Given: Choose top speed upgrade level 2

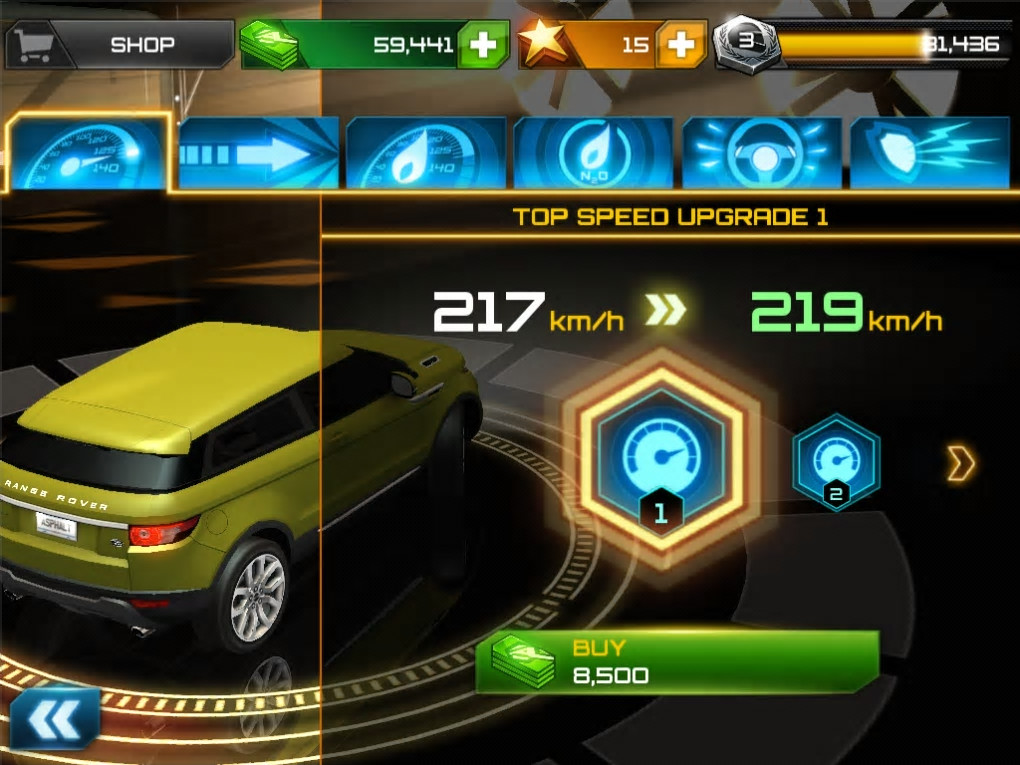Looking at the screenshot, I should tap(836, 461).
